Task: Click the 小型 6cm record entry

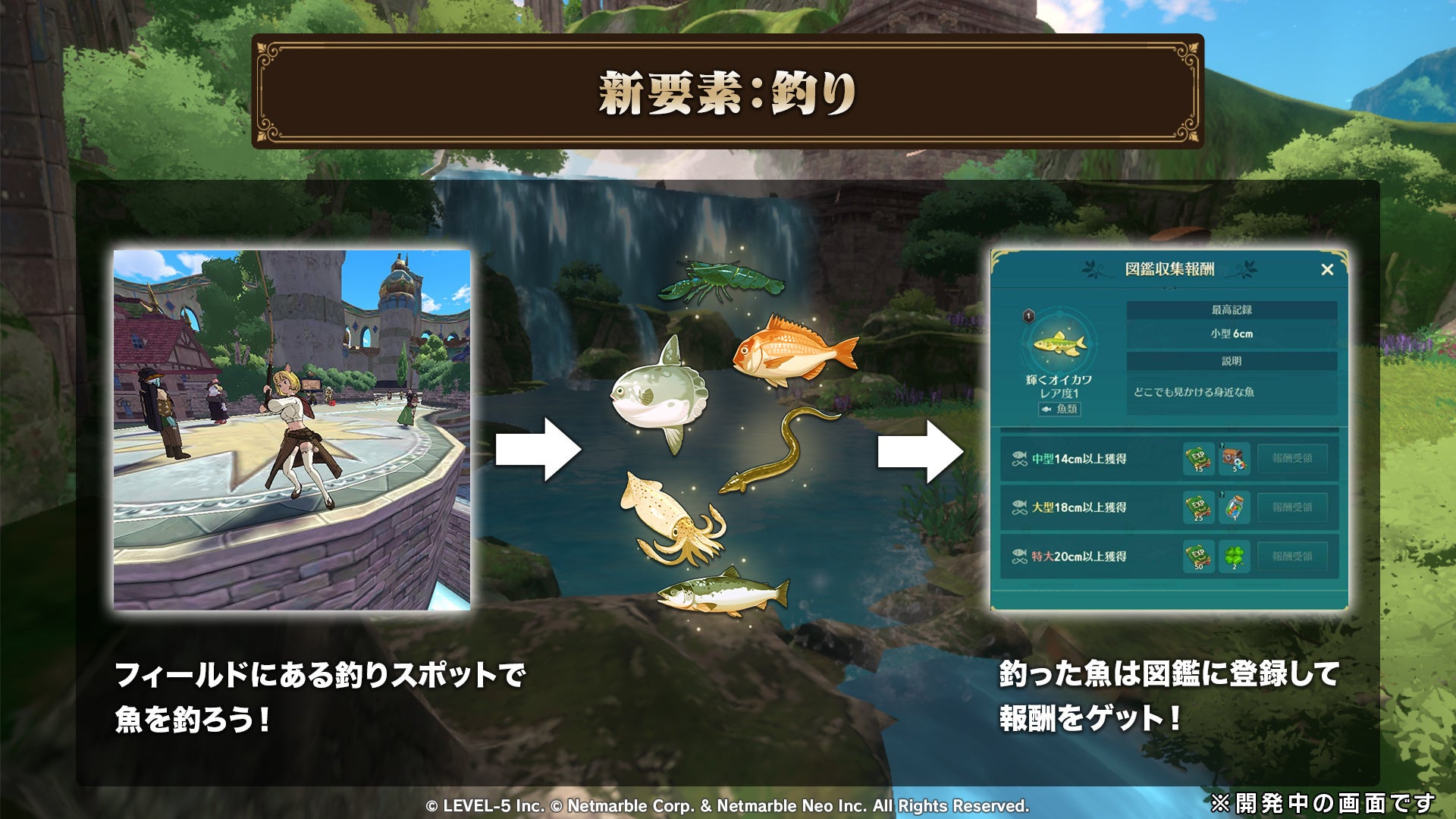Action: tap(1232, 334)
